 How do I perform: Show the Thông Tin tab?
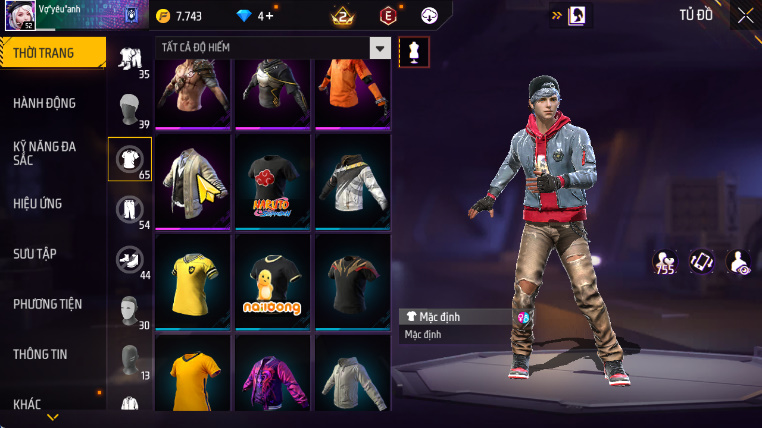(44, 354)
